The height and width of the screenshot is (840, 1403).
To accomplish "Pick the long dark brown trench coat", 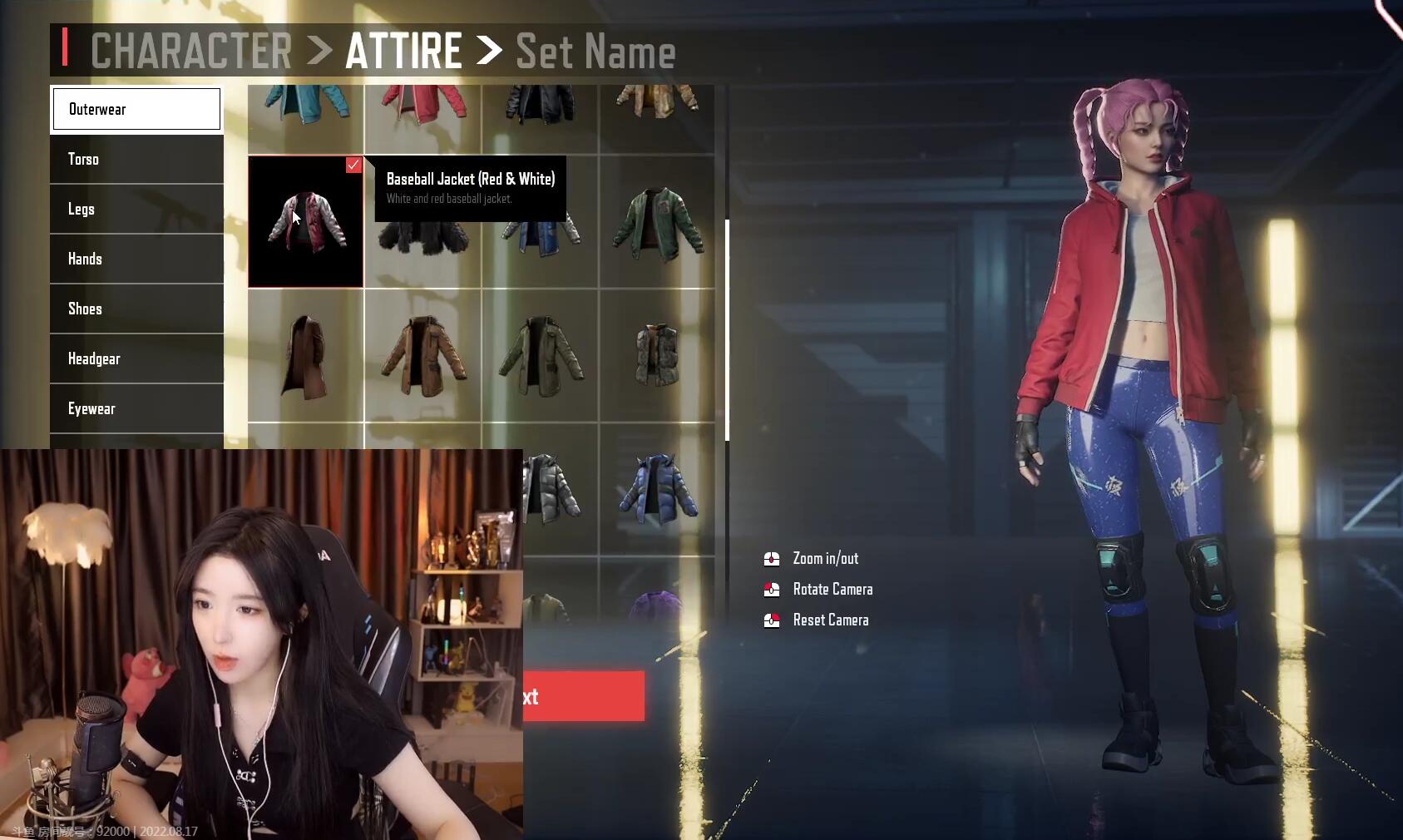I will (x=305, y=356).
